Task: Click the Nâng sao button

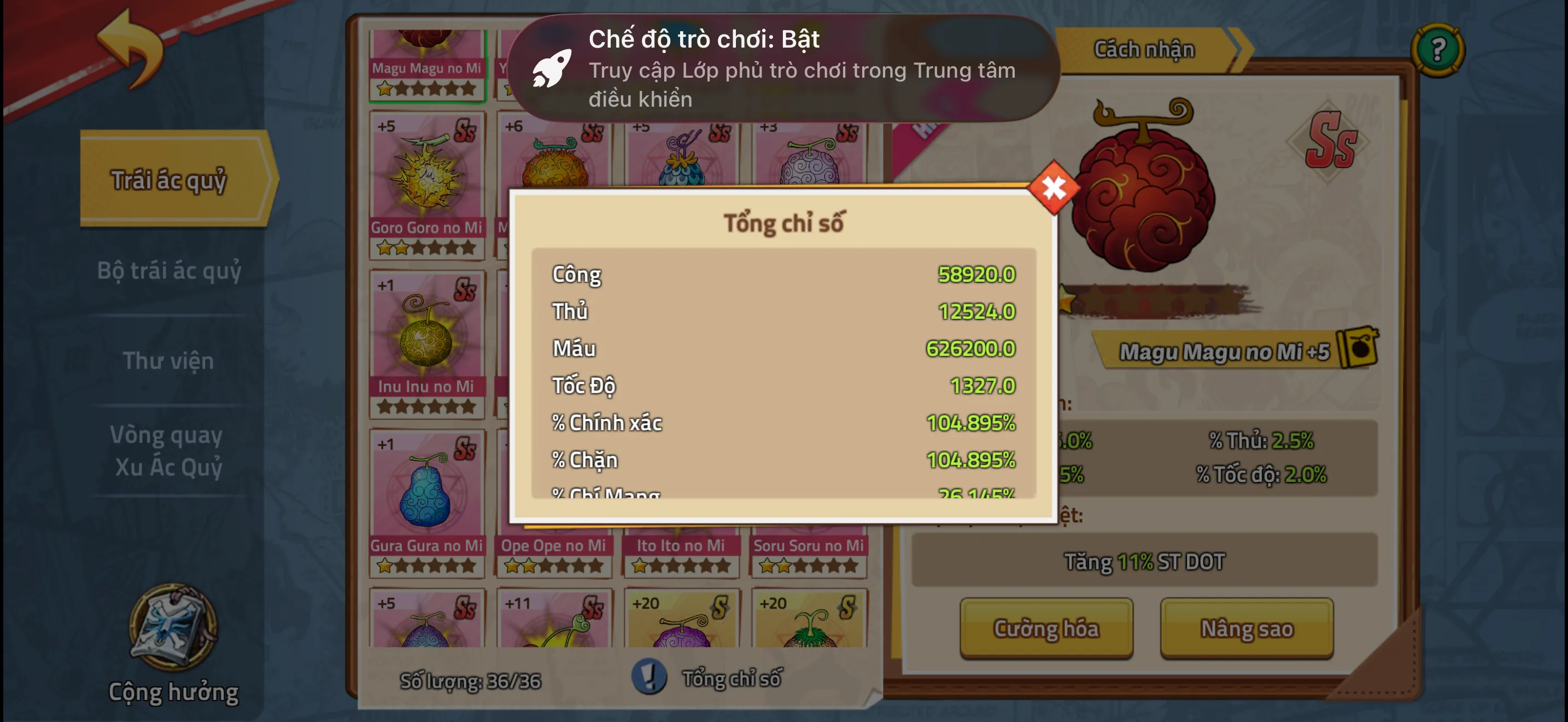Action: 1246,627
